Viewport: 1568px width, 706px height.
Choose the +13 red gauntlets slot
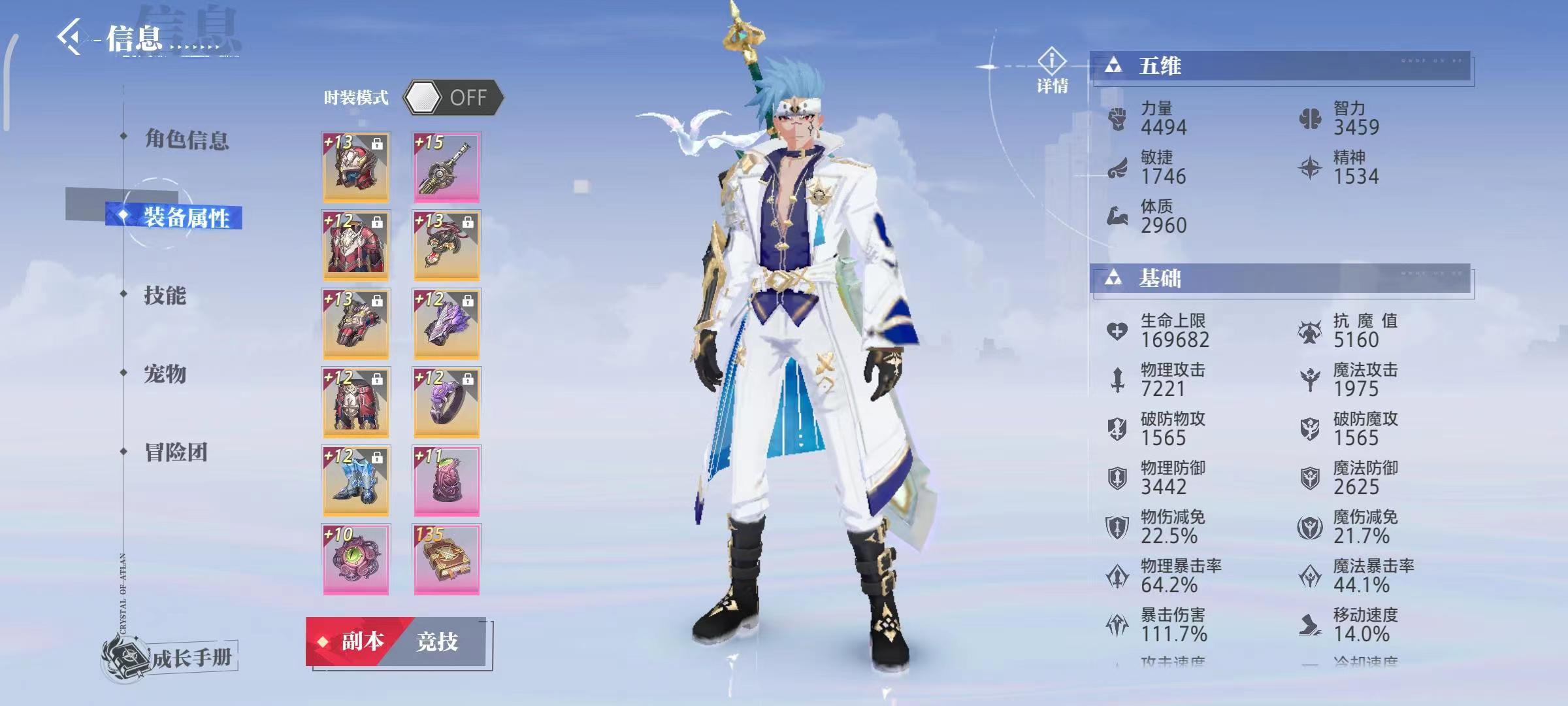coord(356,324)
